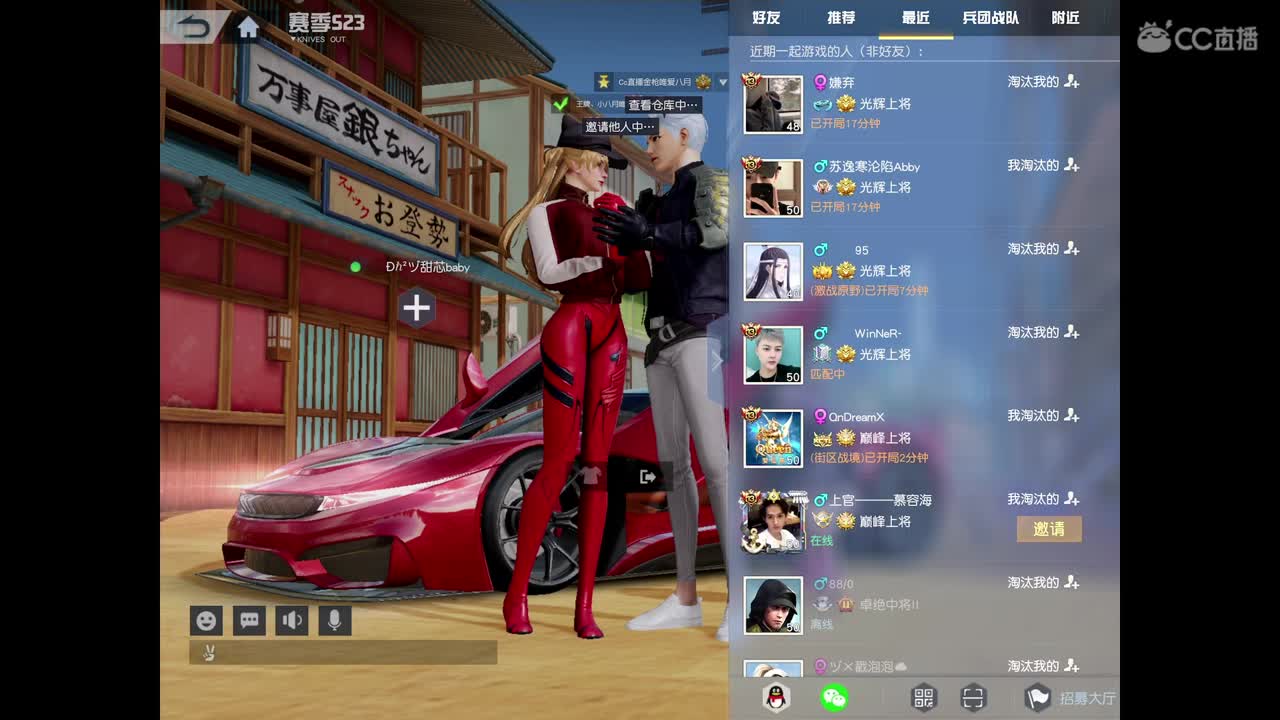The width and height of the screenshot is (1280, 720).
Task: Mute the microphone icon
Action: coord(334,620)
